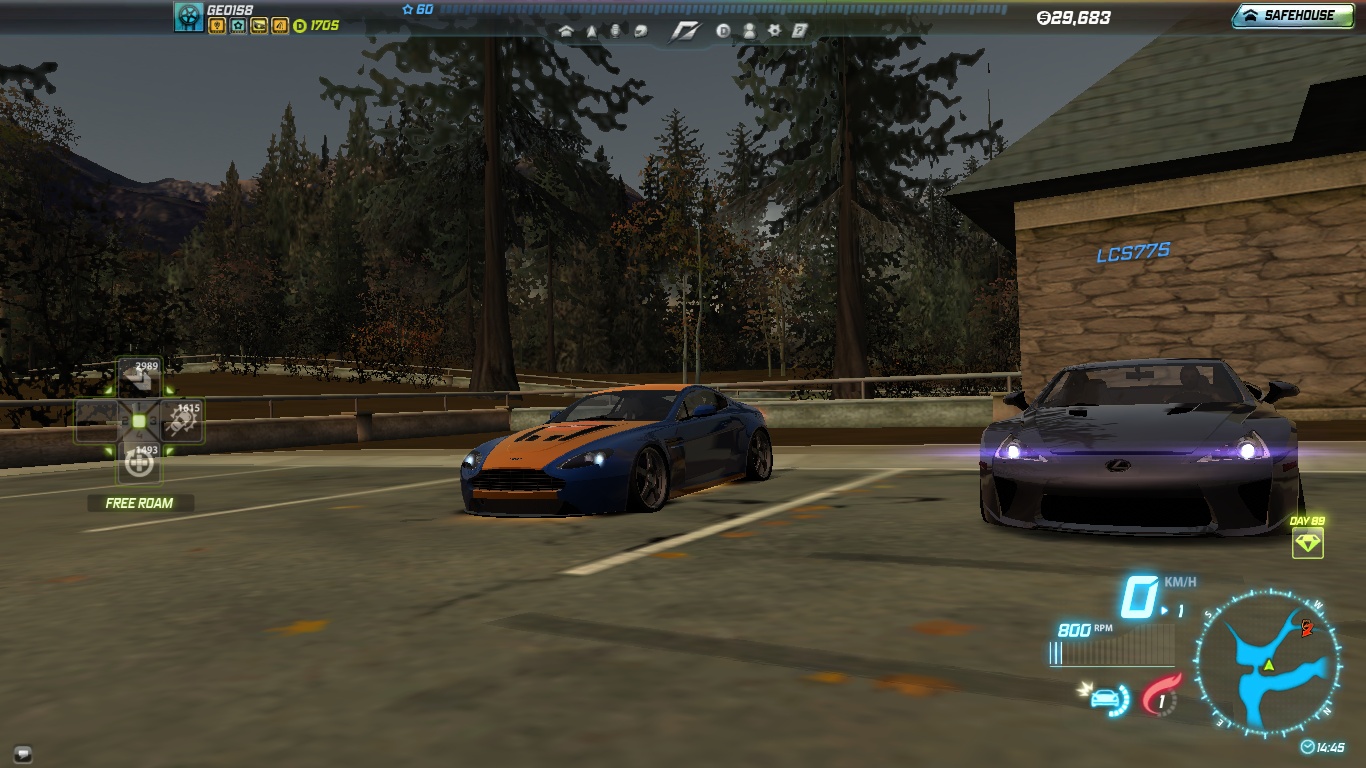1366x768 pixels.
Task: Open the Driver Details 'D' icon
Action: [x=723, y=31]
